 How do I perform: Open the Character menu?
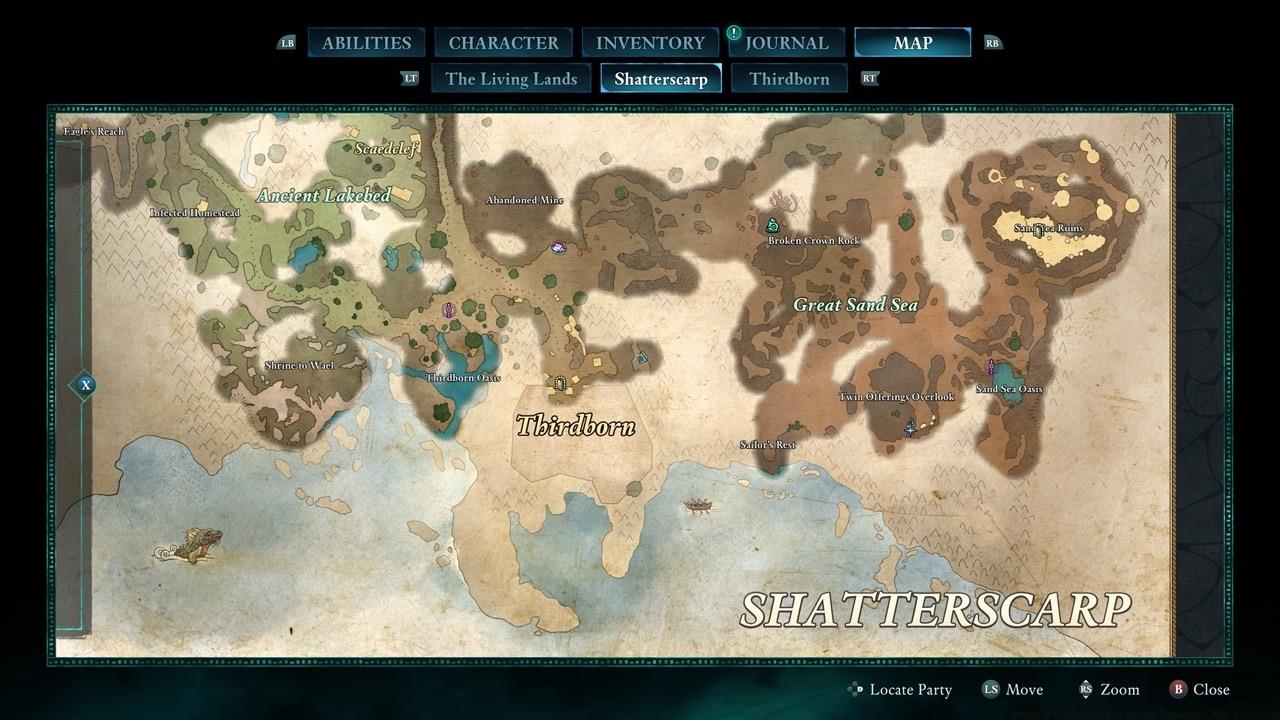(504, 42)
